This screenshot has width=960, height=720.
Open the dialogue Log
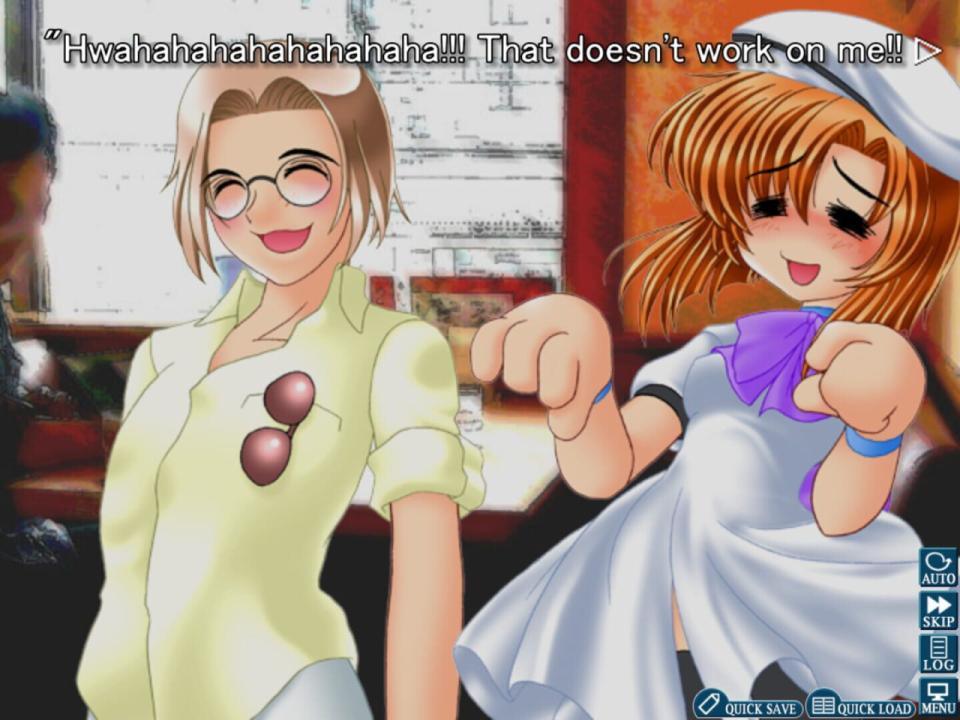tap(938, 653)
